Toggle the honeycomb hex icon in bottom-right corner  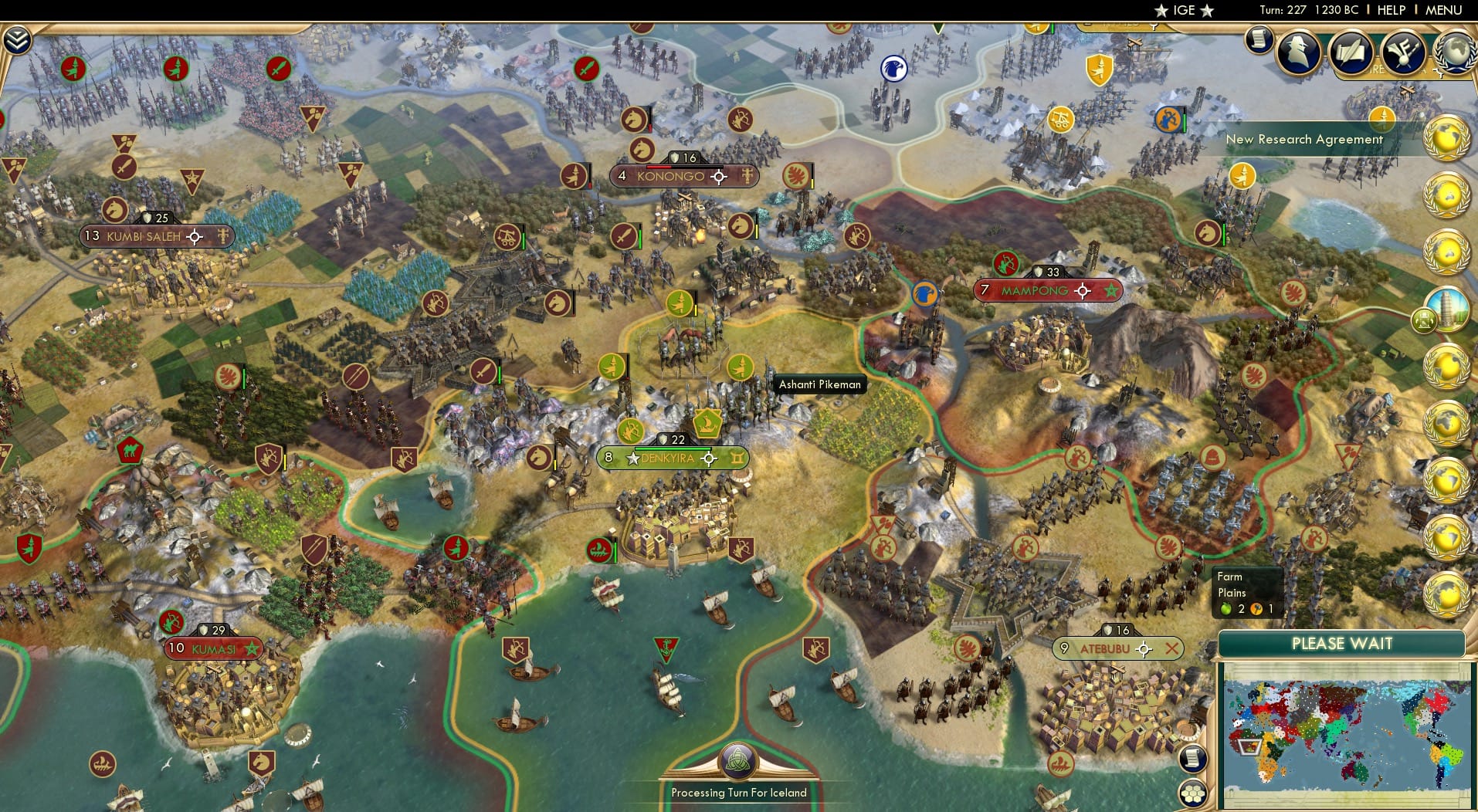[1193, 795]
